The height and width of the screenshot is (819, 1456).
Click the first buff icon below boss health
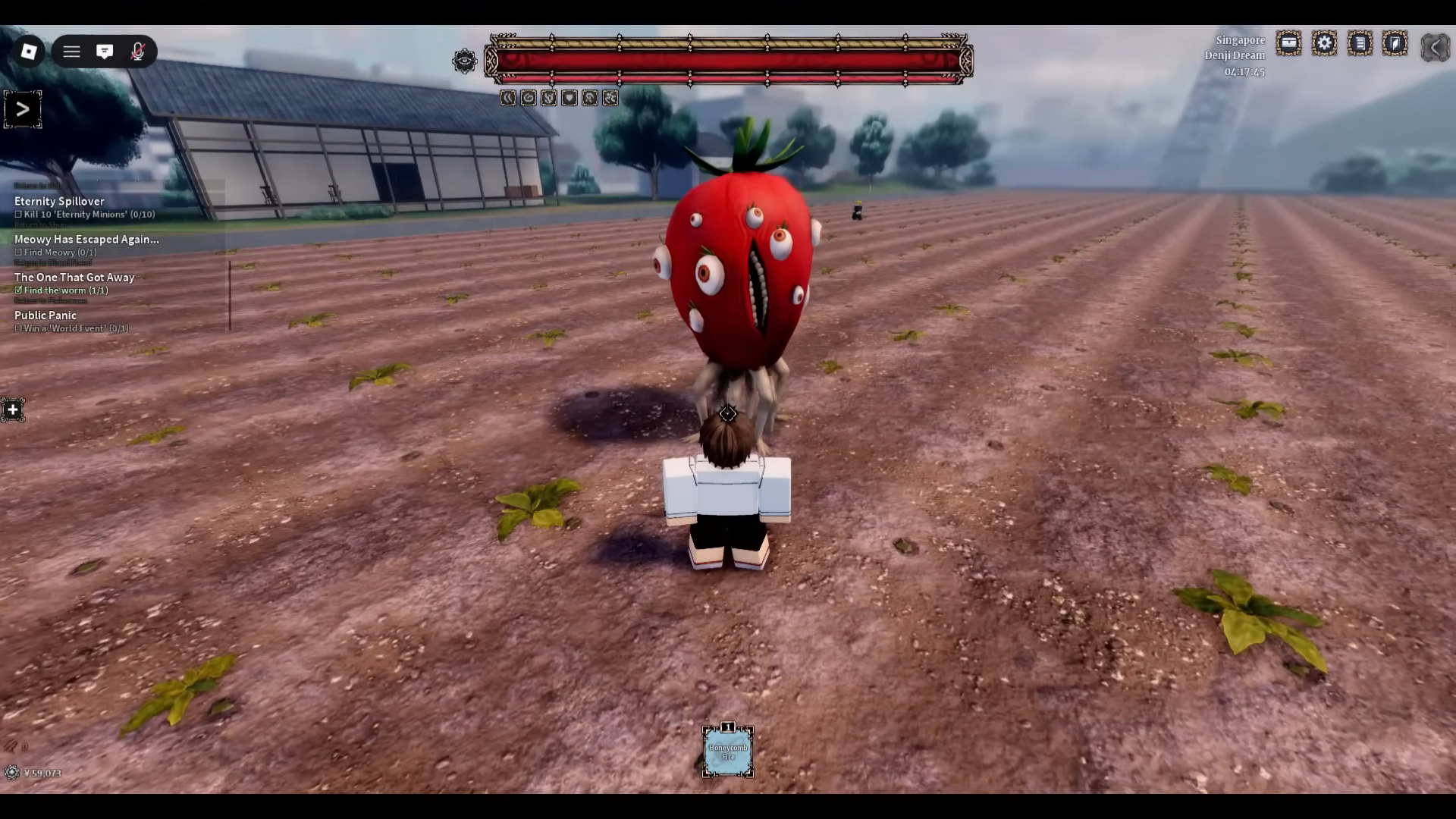pos(508,97)
